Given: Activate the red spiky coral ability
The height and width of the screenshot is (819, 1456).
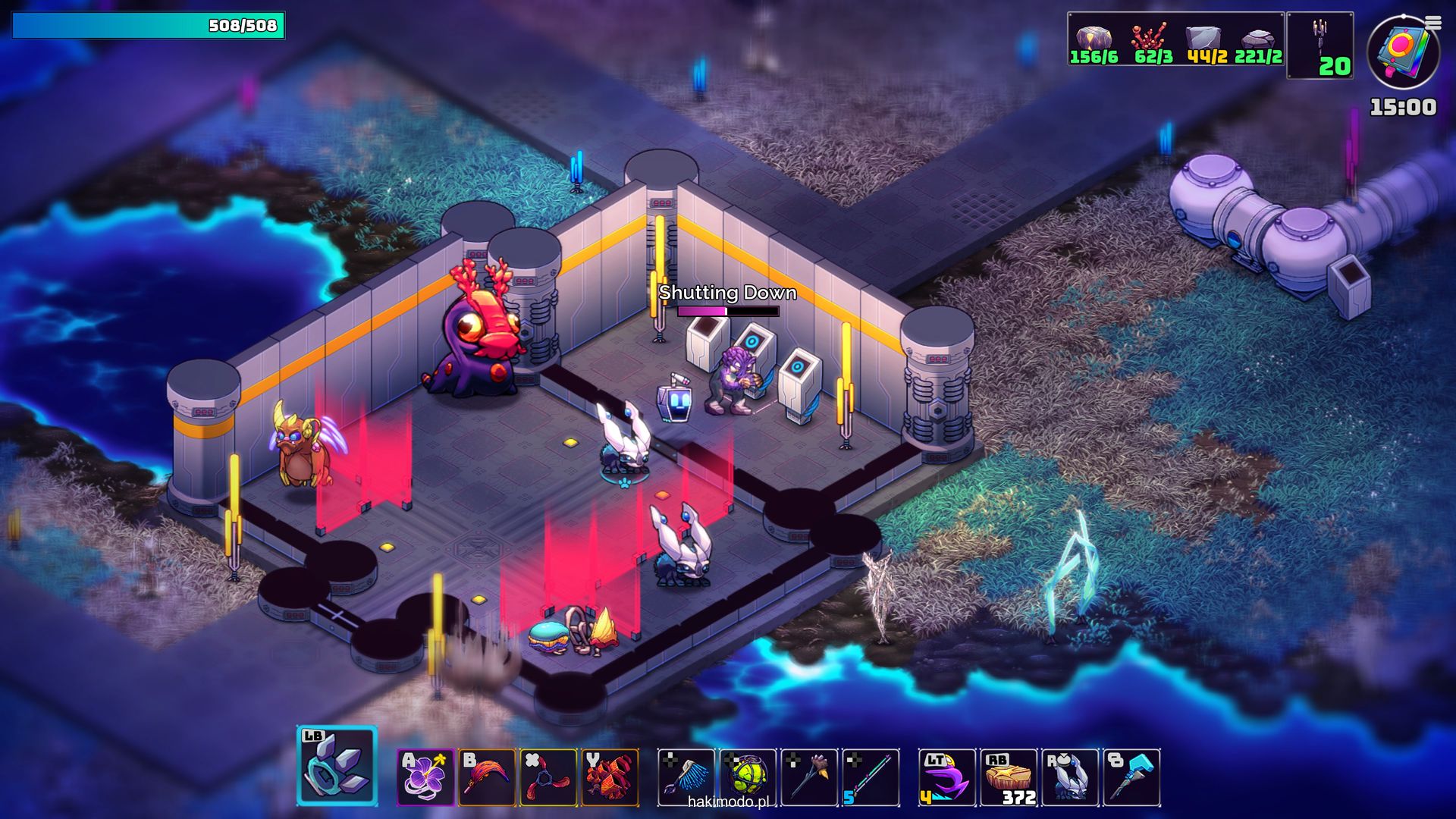Looking at the screenshot, I should point(610,777).
